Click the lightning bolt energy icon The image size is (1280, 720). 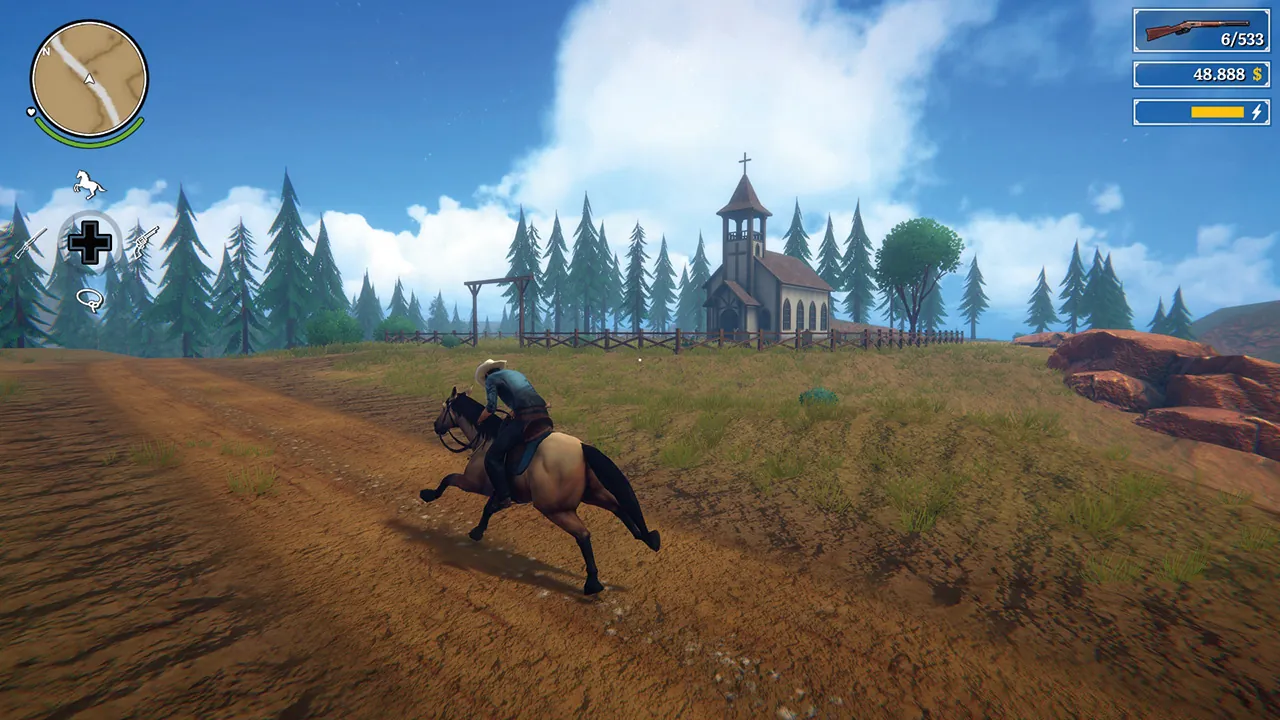tap(1259, 113)
